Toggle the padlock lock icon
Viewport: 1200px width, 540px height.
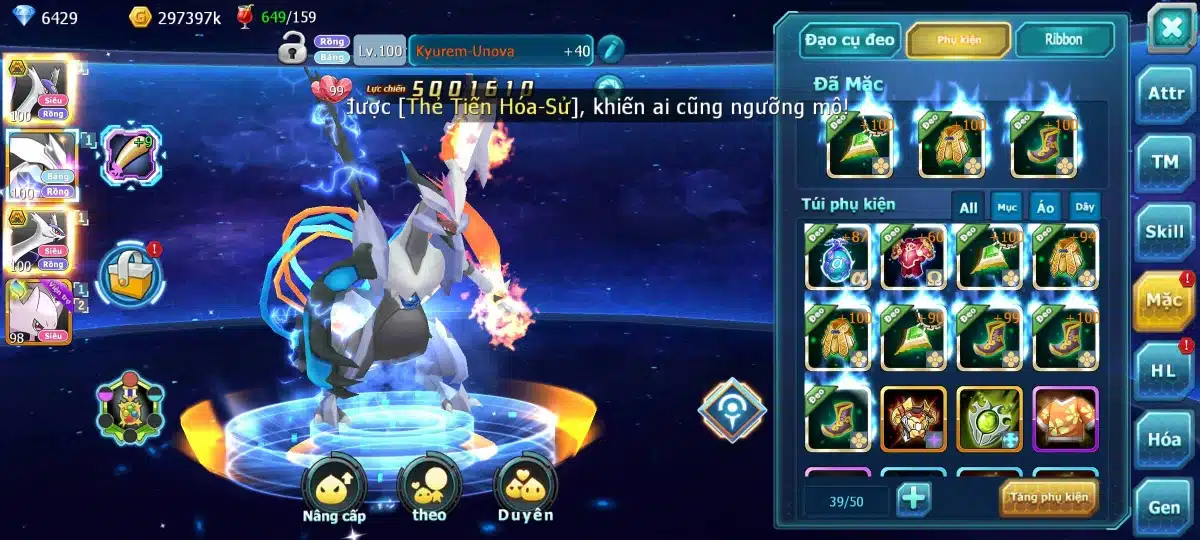click(x=293, y=47)
